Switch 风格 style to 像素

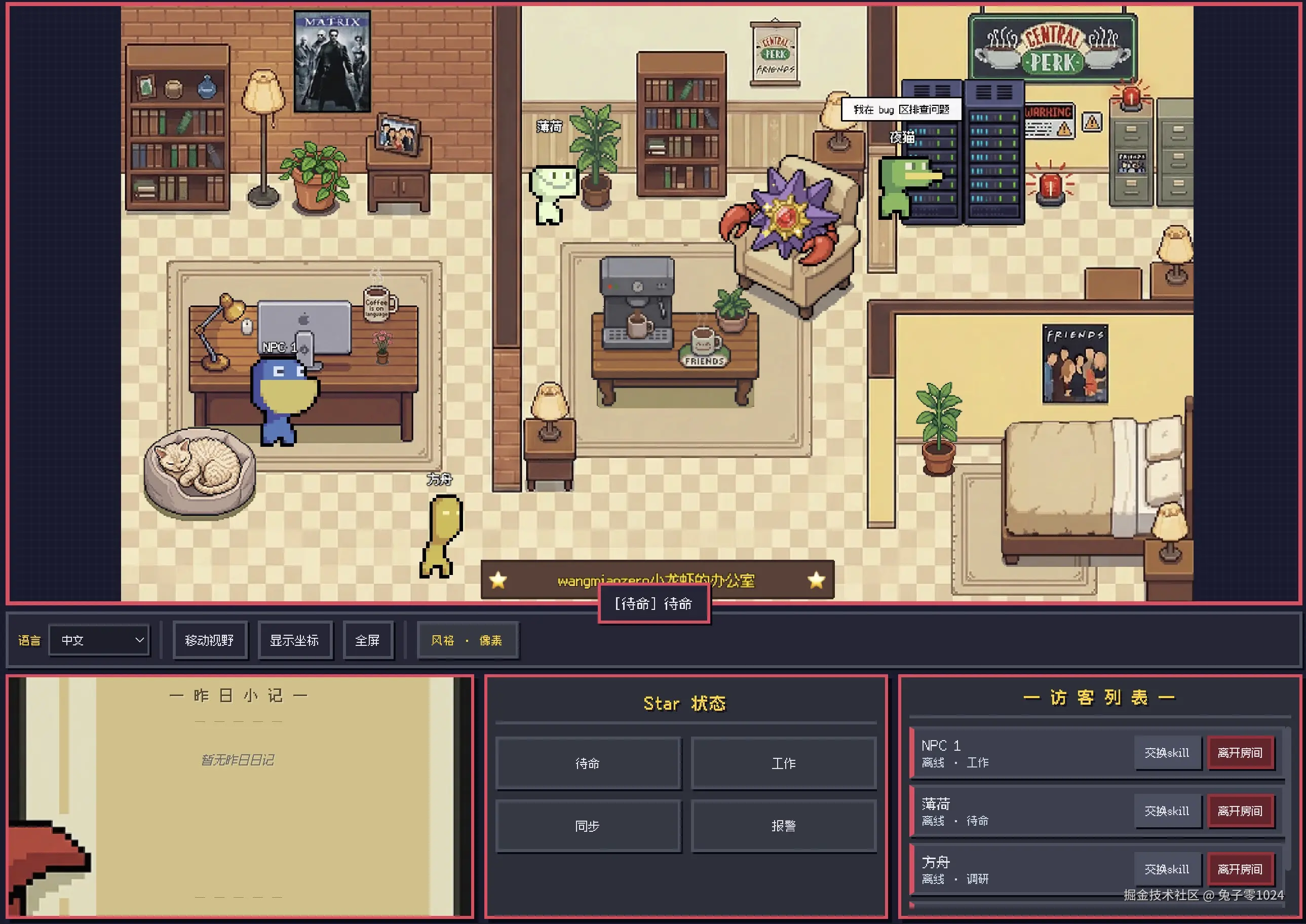pos(468,640)
